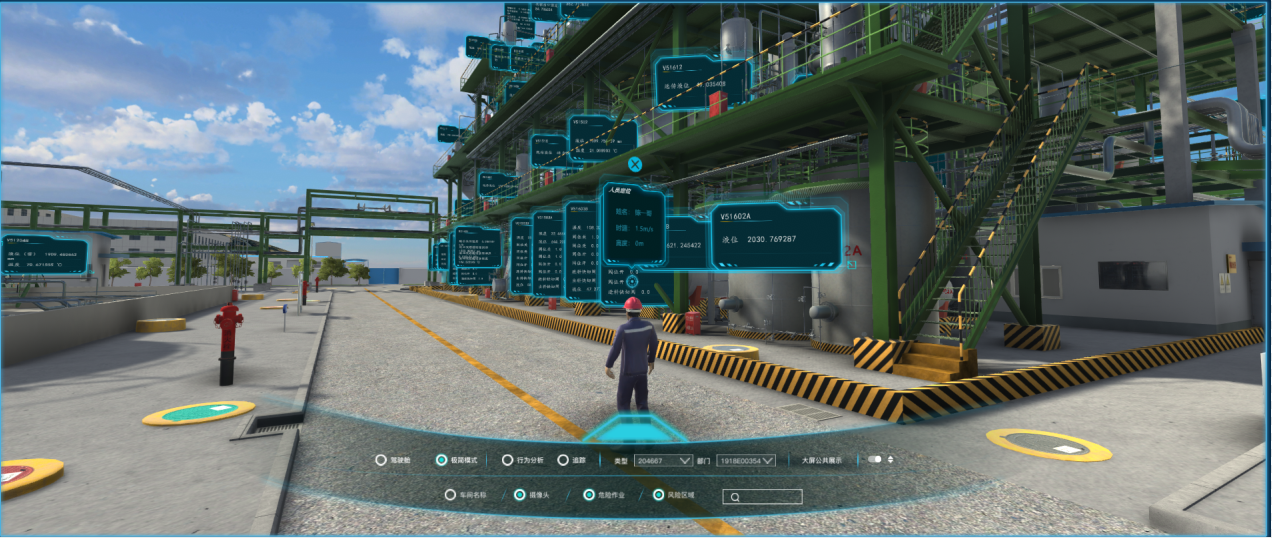Show 车间名称 workshop labels

click(450, 495)
